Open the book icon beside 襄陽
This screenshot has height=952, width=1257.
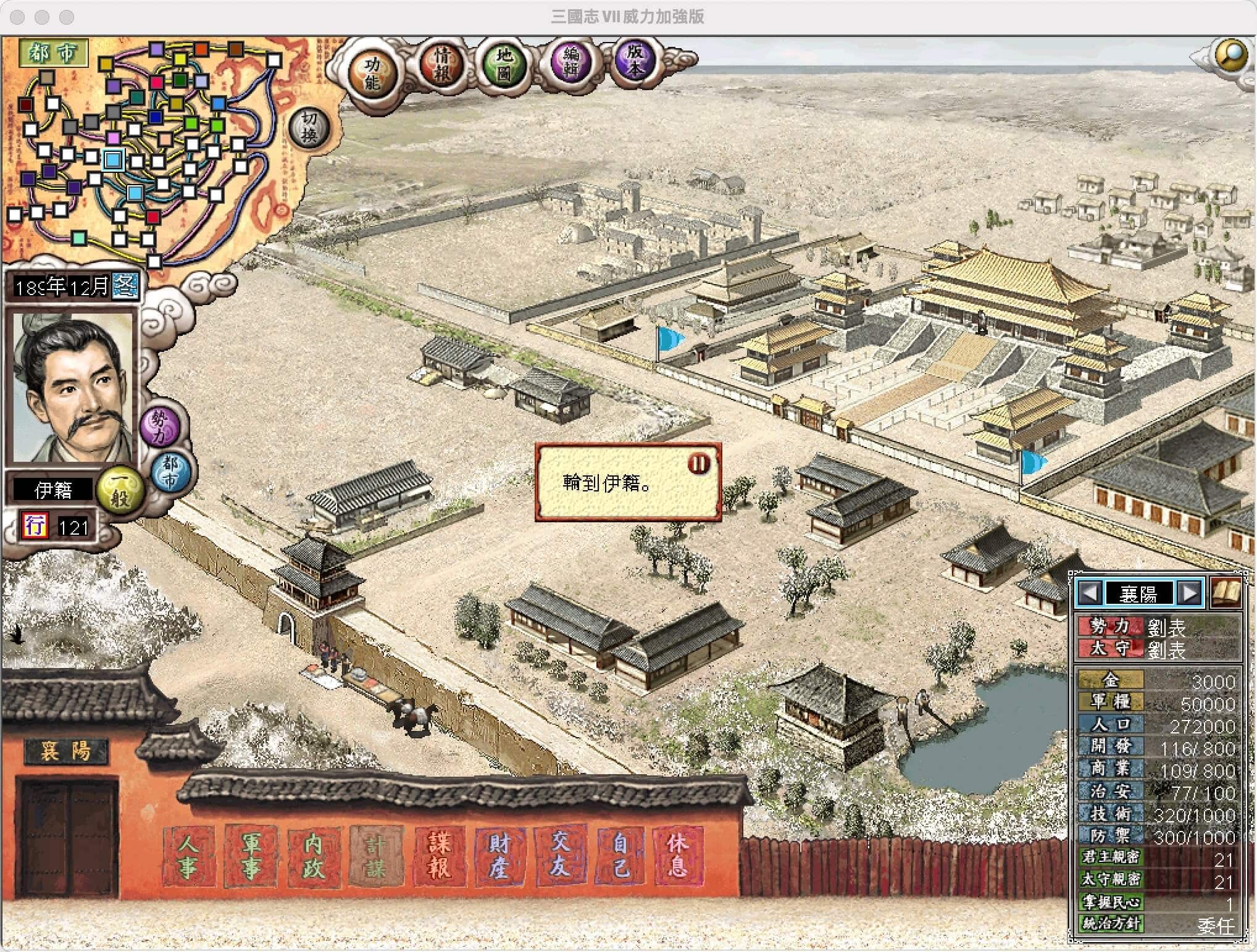[x=1226, y=593]
